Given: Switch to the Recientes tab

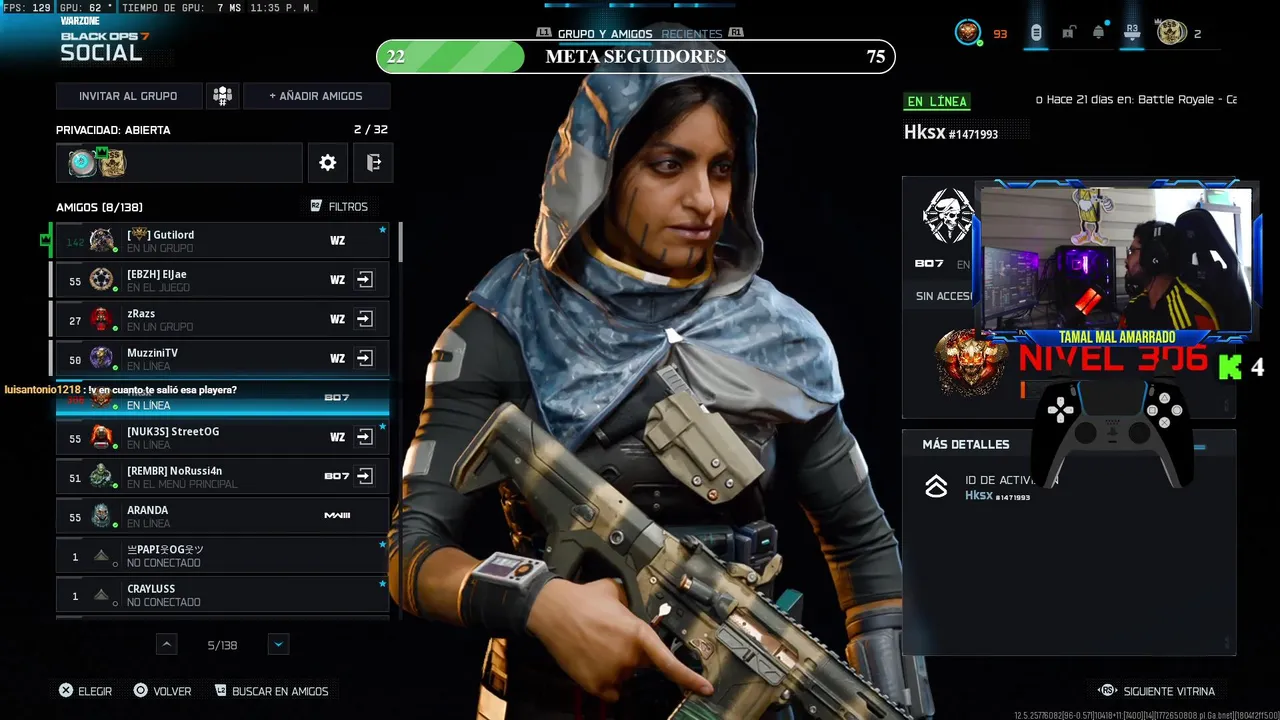Looking at the screenshot, I should click(x=691, y=34).
